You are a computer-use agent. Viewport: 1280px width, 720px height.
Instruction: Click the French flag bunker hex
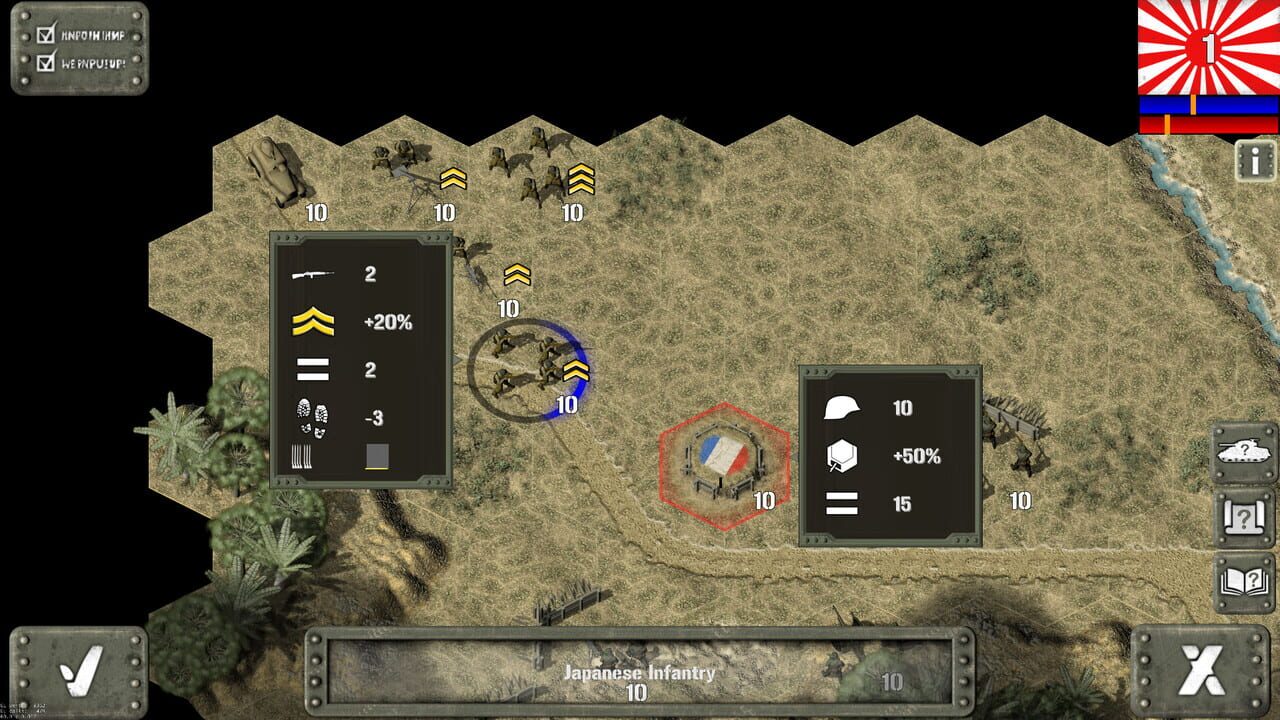725,465
